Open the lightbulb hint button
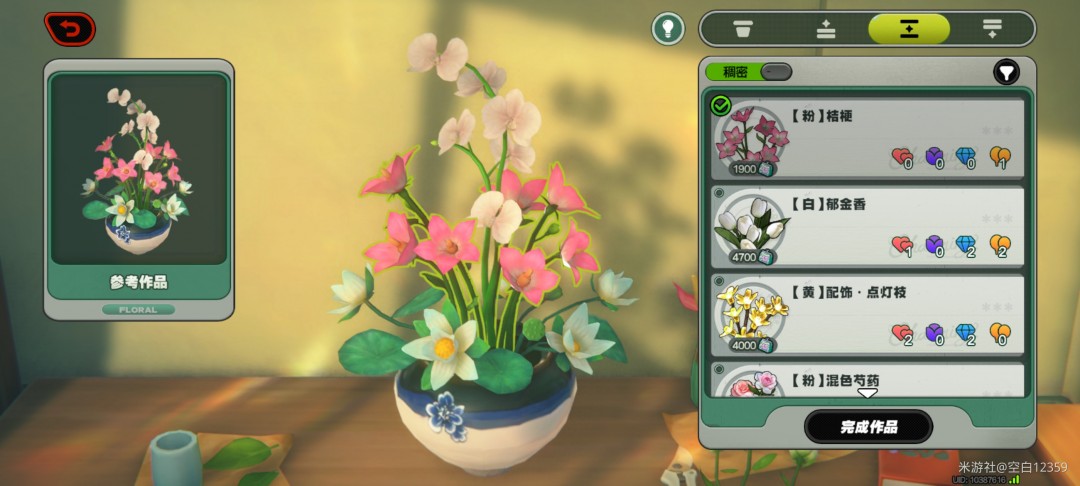Screen dimensions: 1080x486 (x=668, y=28)
